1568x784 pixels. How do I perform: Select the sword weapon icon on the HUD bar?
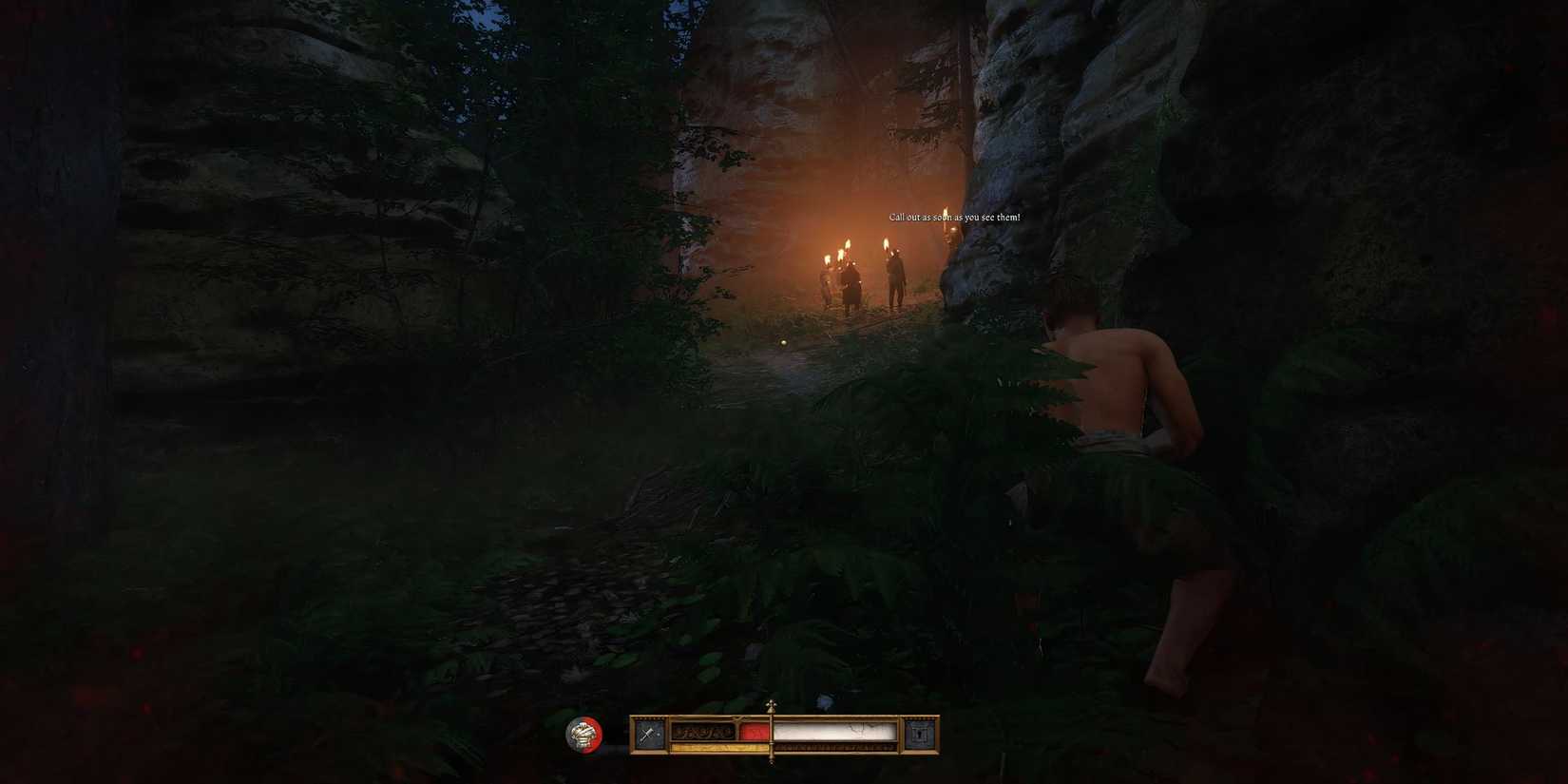pyautogui.click(x=647, y=733)
